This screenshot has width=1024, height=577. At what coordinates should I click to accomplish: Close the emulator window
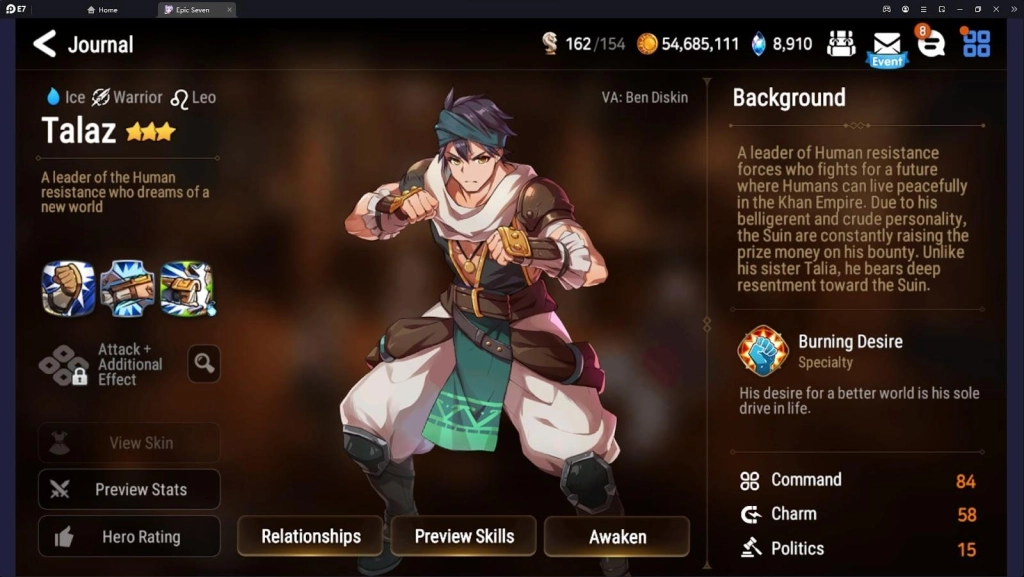tap(1012, 9)
